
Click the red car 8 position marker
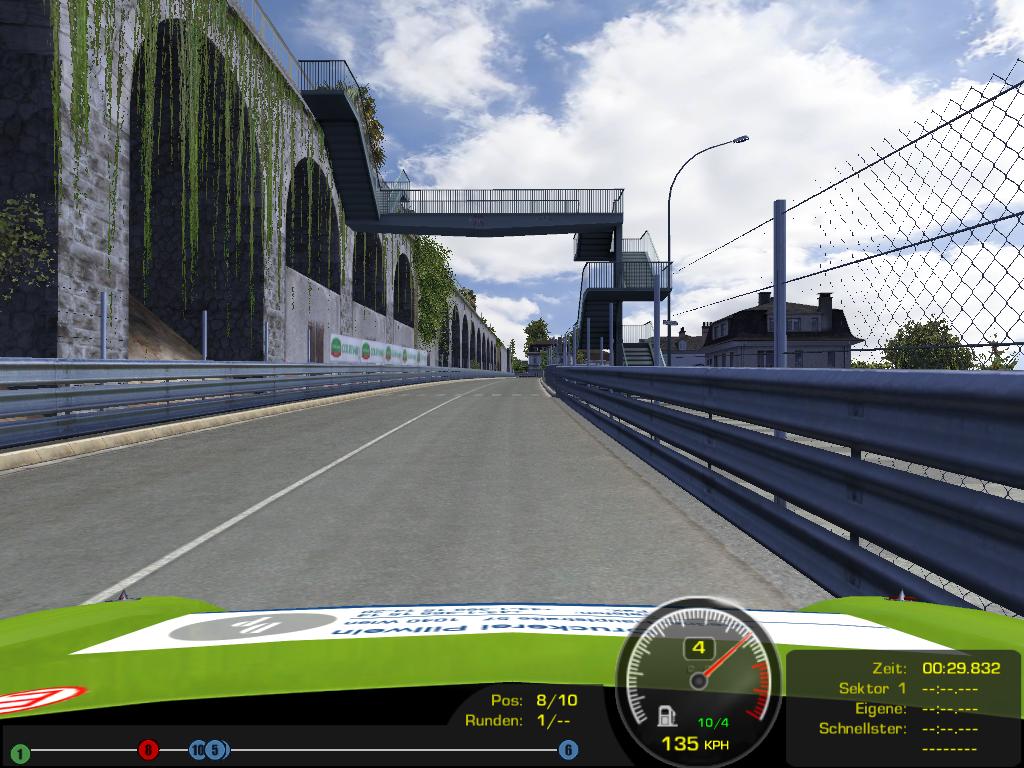(148, 749)
